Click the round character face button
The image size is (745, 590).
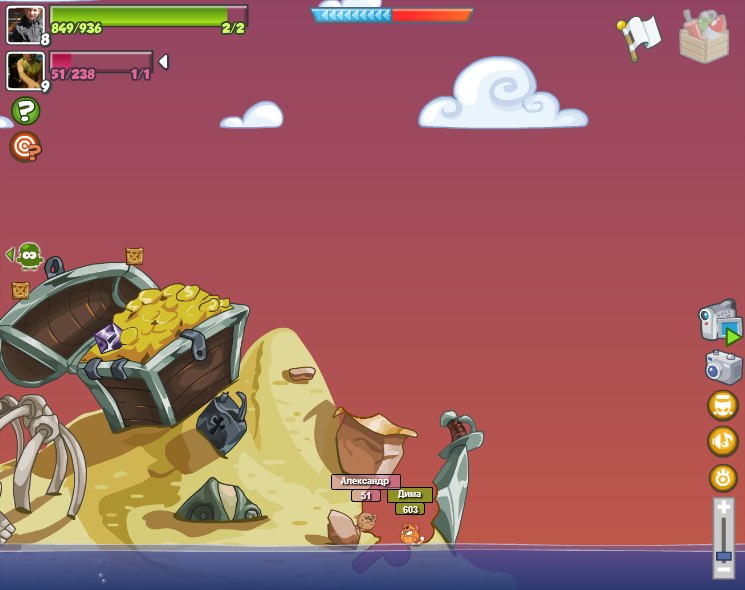[x=722, y=405]
